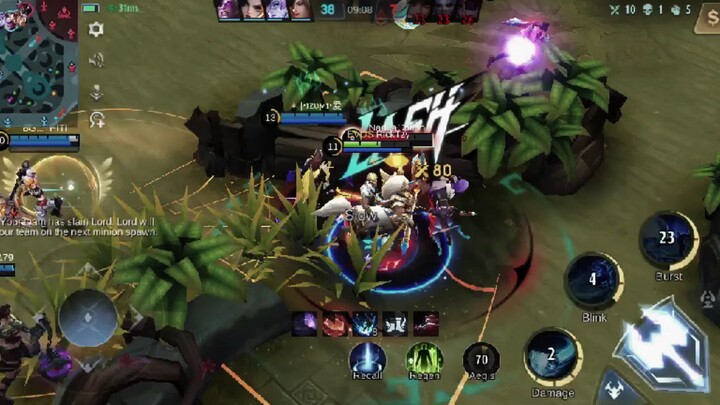This screenshot has height=405, width=720.
Task: Tap the Recall spell button
Action: [368, 360]
